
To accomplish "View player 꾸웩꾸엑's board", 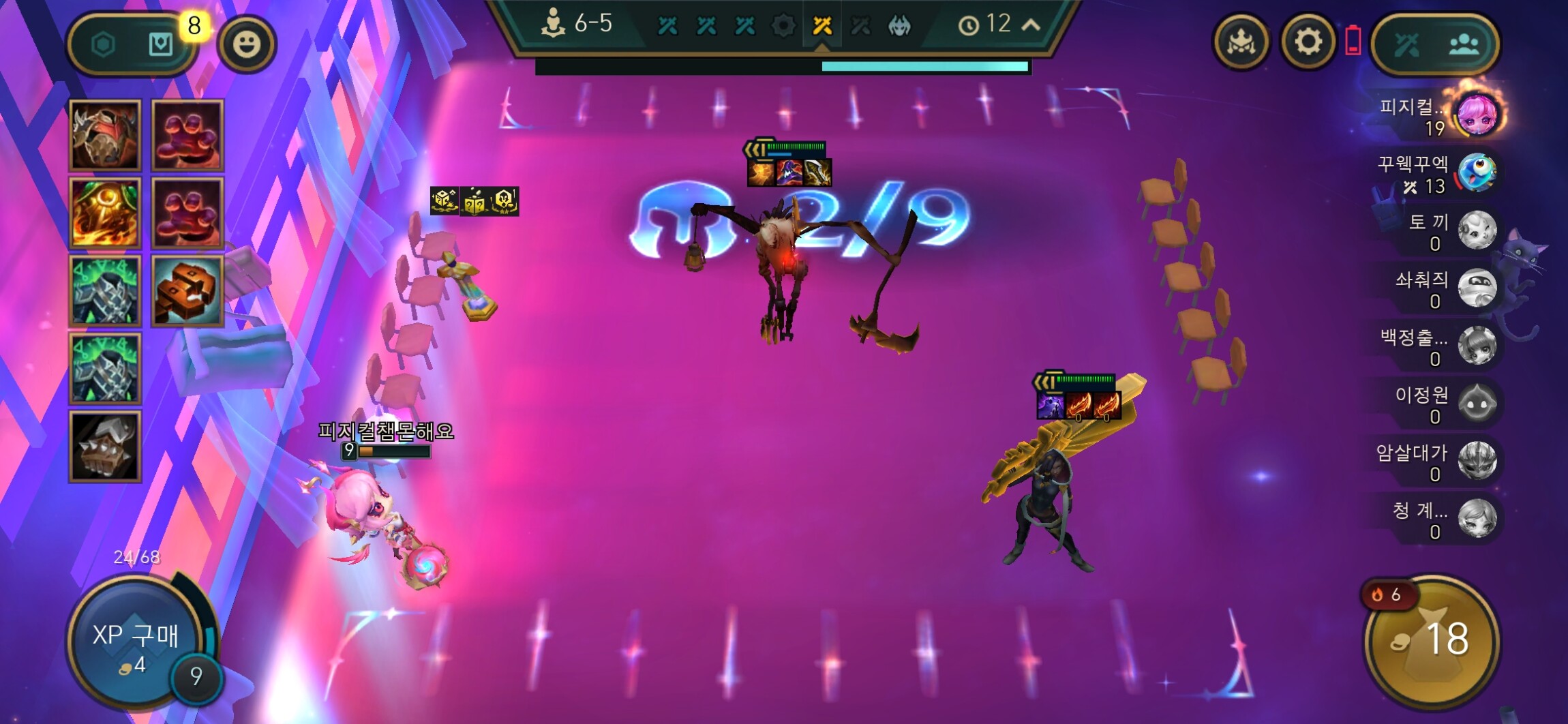I will tap(1476, 173).
